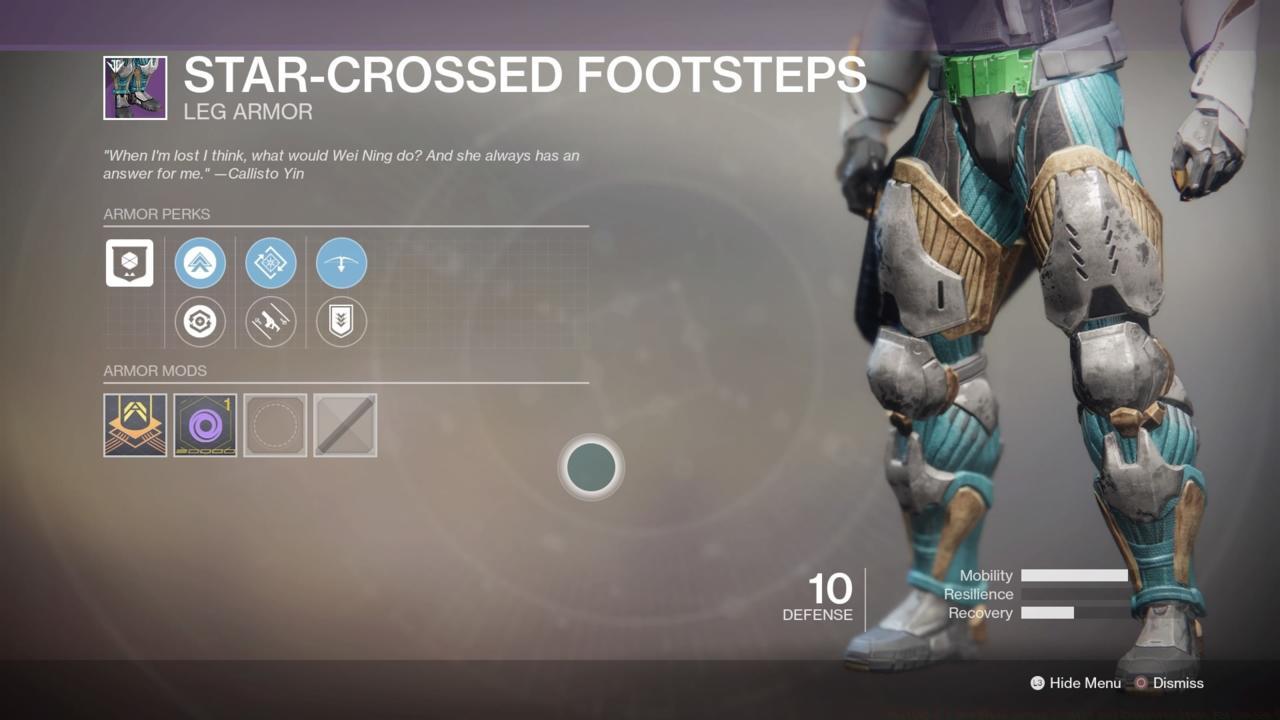This screenshot has width=1280, height=720.
Task: Open the purple Void armor mod
Action: pos(205,424)
